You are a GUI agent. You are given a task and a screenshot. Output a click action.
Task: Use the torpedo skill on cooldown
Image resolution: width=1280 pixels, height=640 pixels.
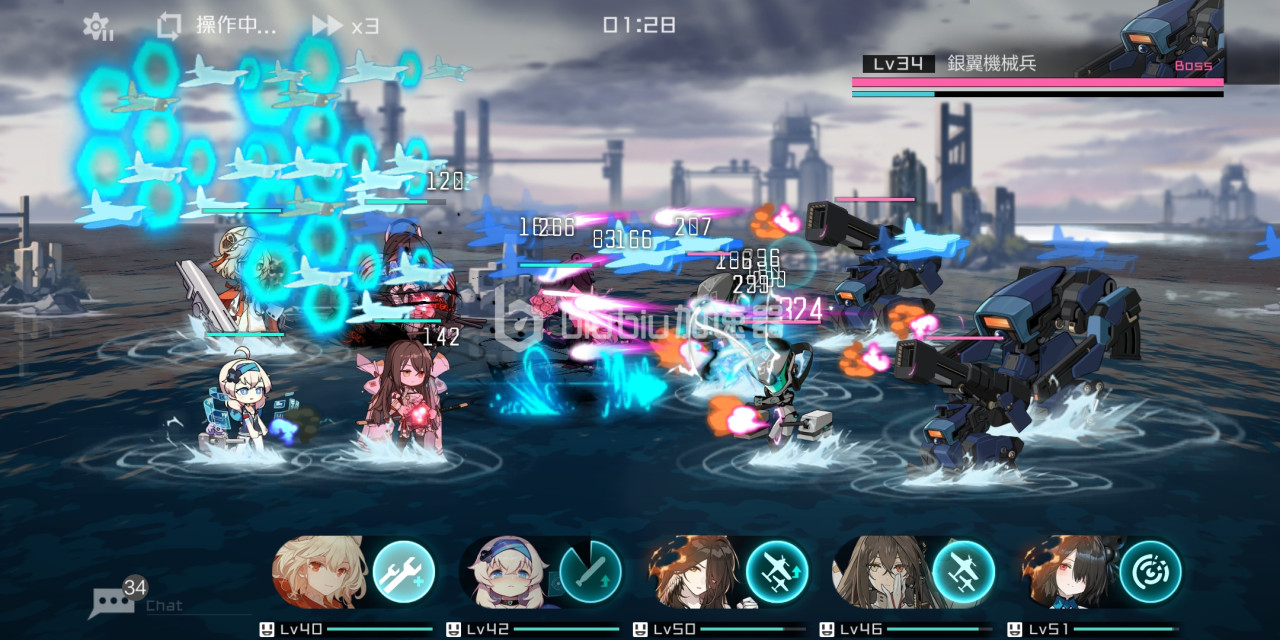coord(590,572)
